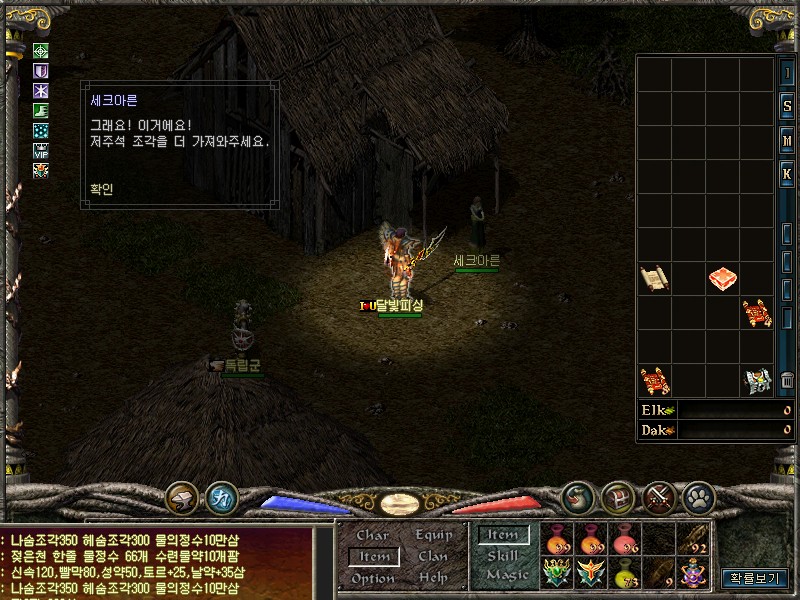Open the Char menu

pyautogui.click(x=373, y=536)
